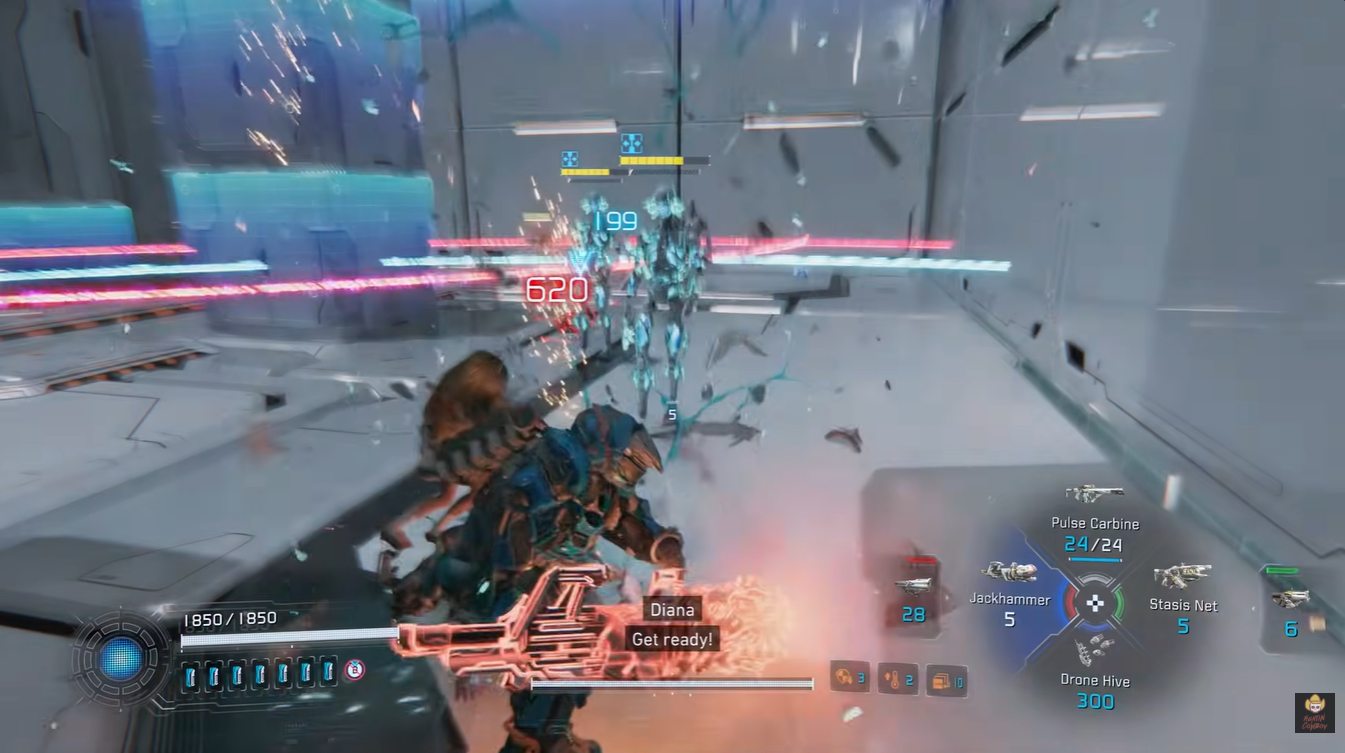Expand the left enemy health bar marker
This screenshot has width=1345, height=753.
click(570, 158)
